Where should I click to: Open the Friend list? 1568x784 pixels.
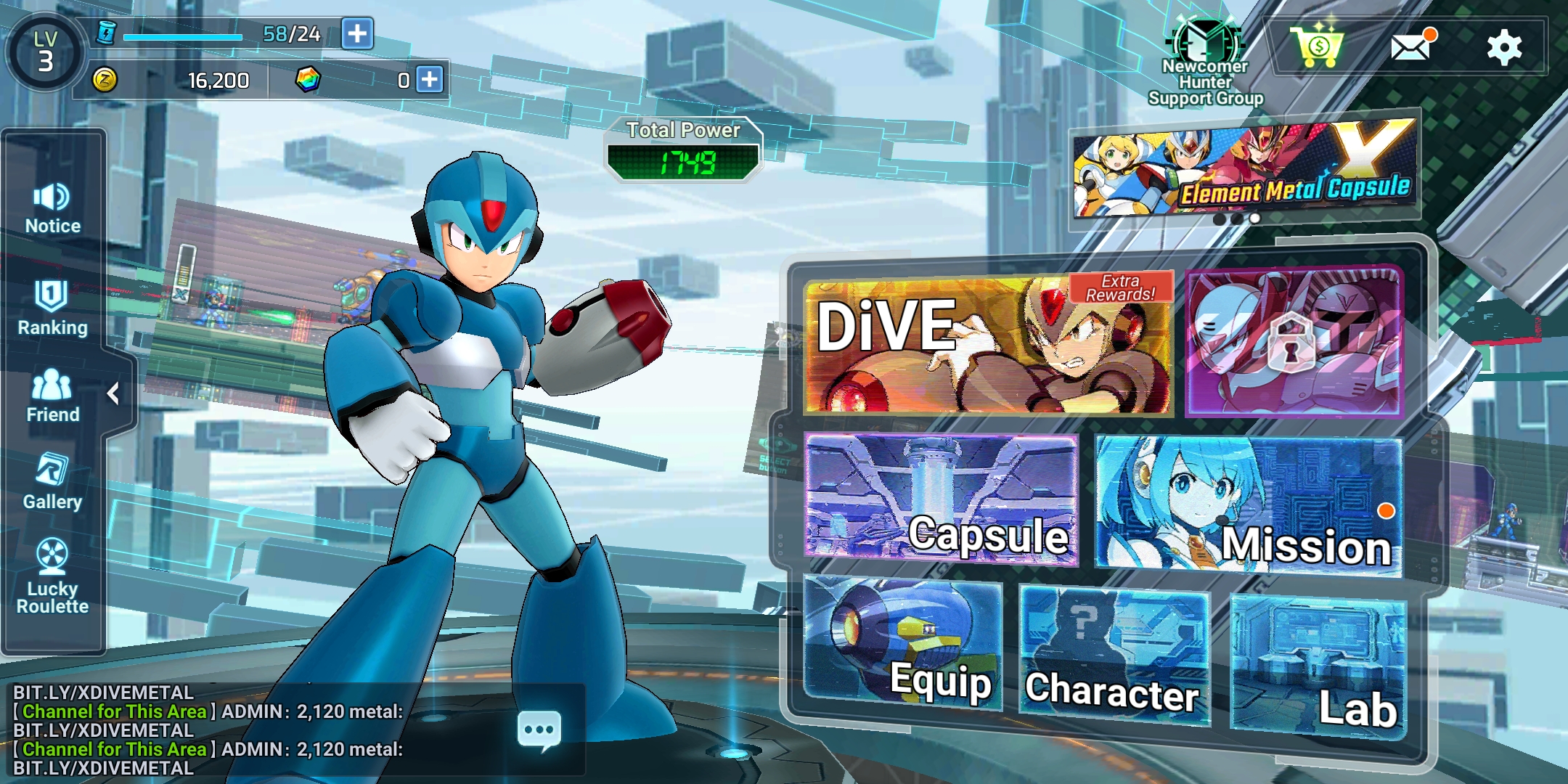click(x=52, y=396)
